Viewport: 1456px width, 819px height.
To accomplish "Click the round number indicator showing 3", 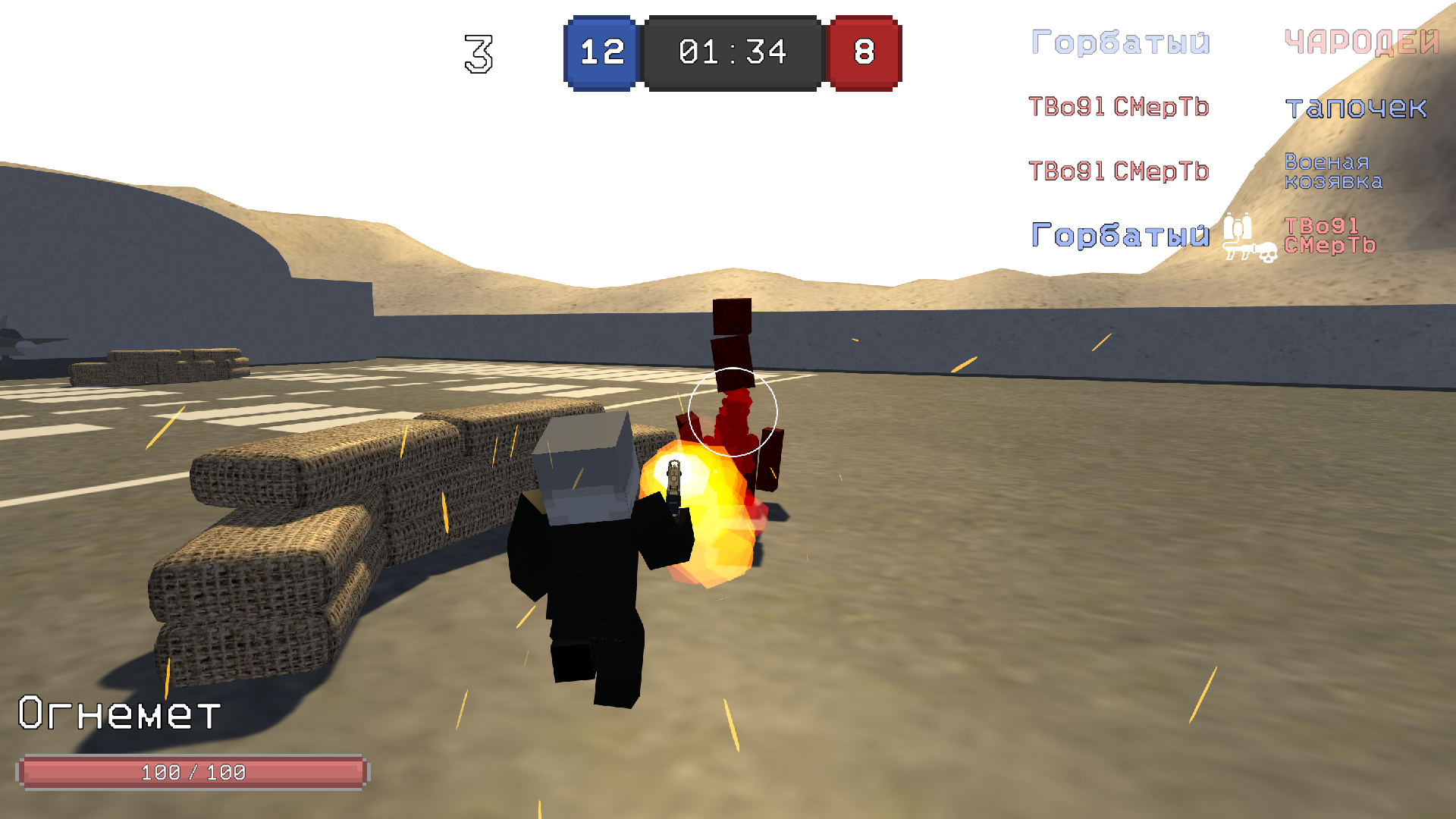I will (478, 53).
